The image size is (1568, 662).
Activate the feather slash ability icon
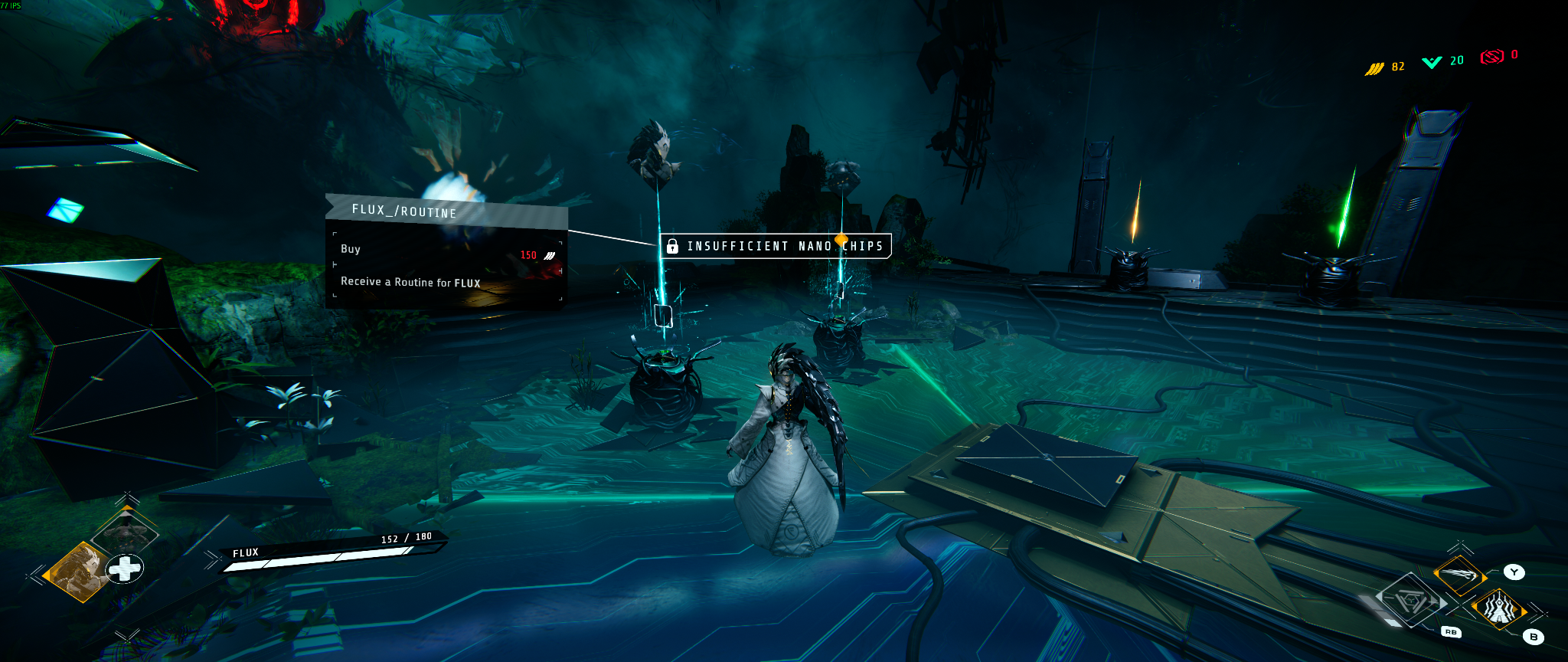pos(1459,575)
